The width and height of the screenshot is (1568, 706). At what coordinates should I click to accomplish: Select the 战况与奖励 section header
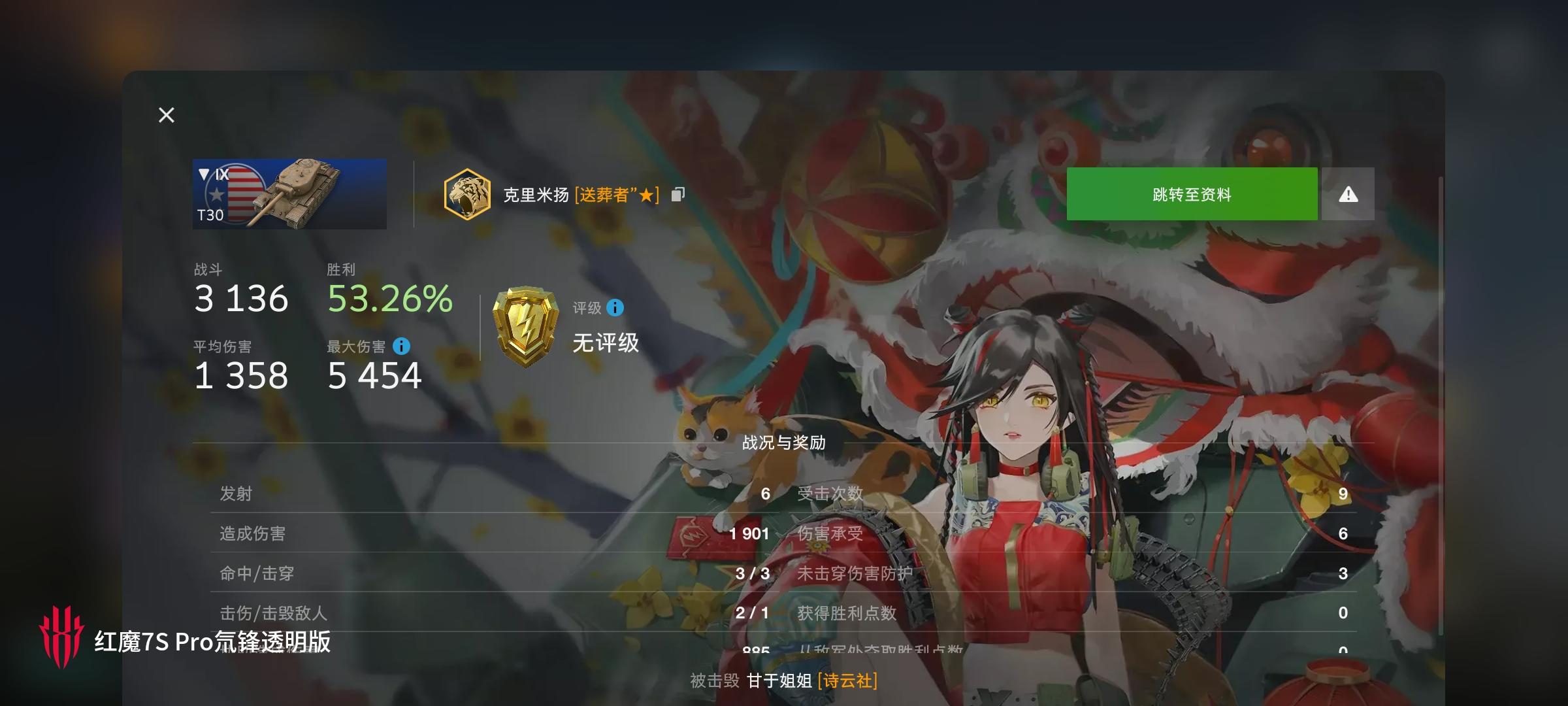[783, 442]
